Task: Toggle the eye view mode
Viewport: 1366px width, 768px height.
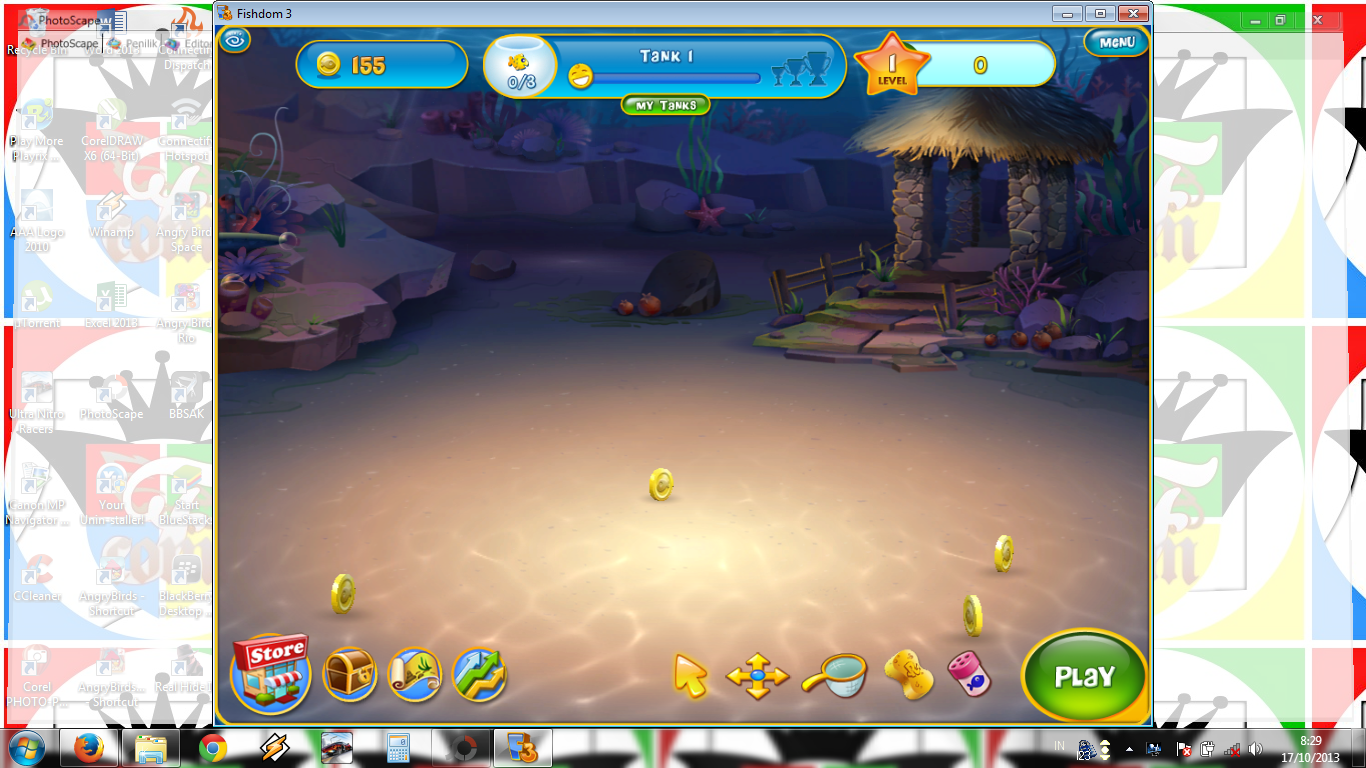Action: [x=233, y=42]
